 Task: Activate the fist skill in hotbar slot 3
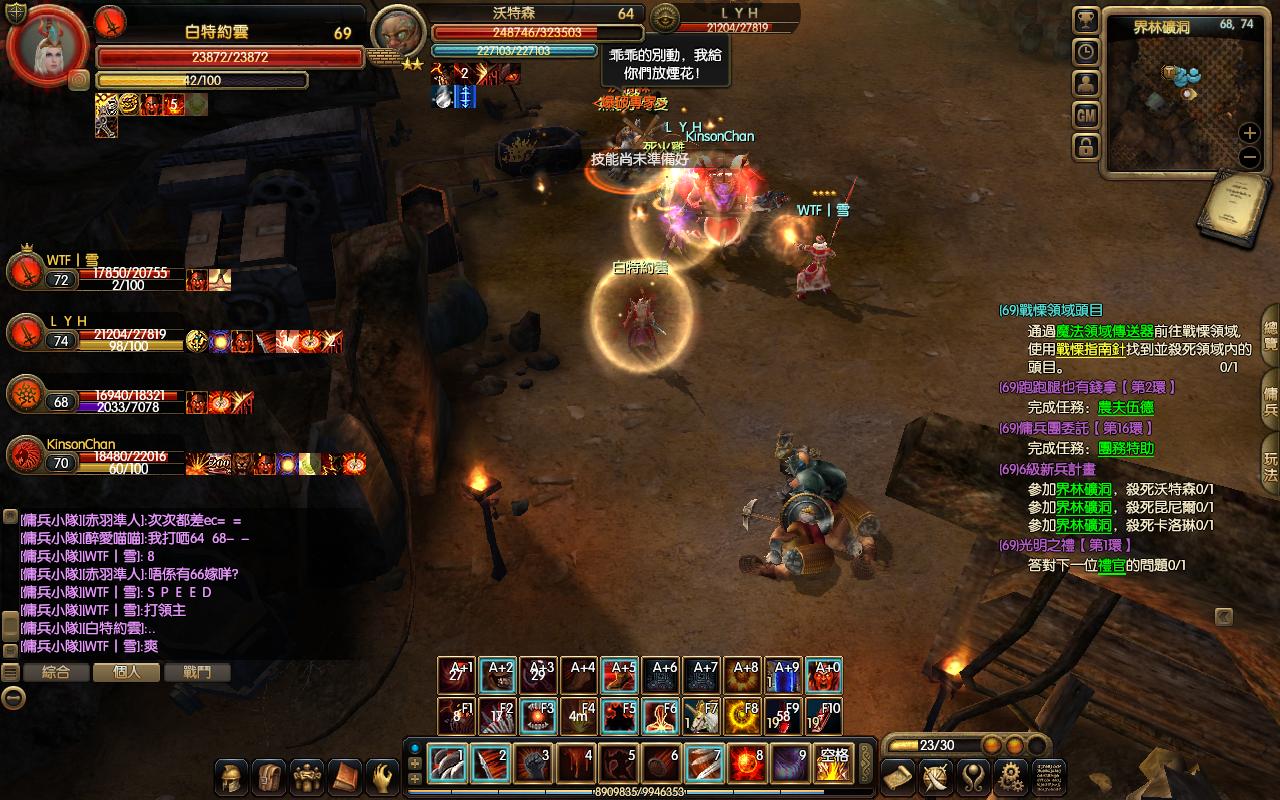pos(533,764)
